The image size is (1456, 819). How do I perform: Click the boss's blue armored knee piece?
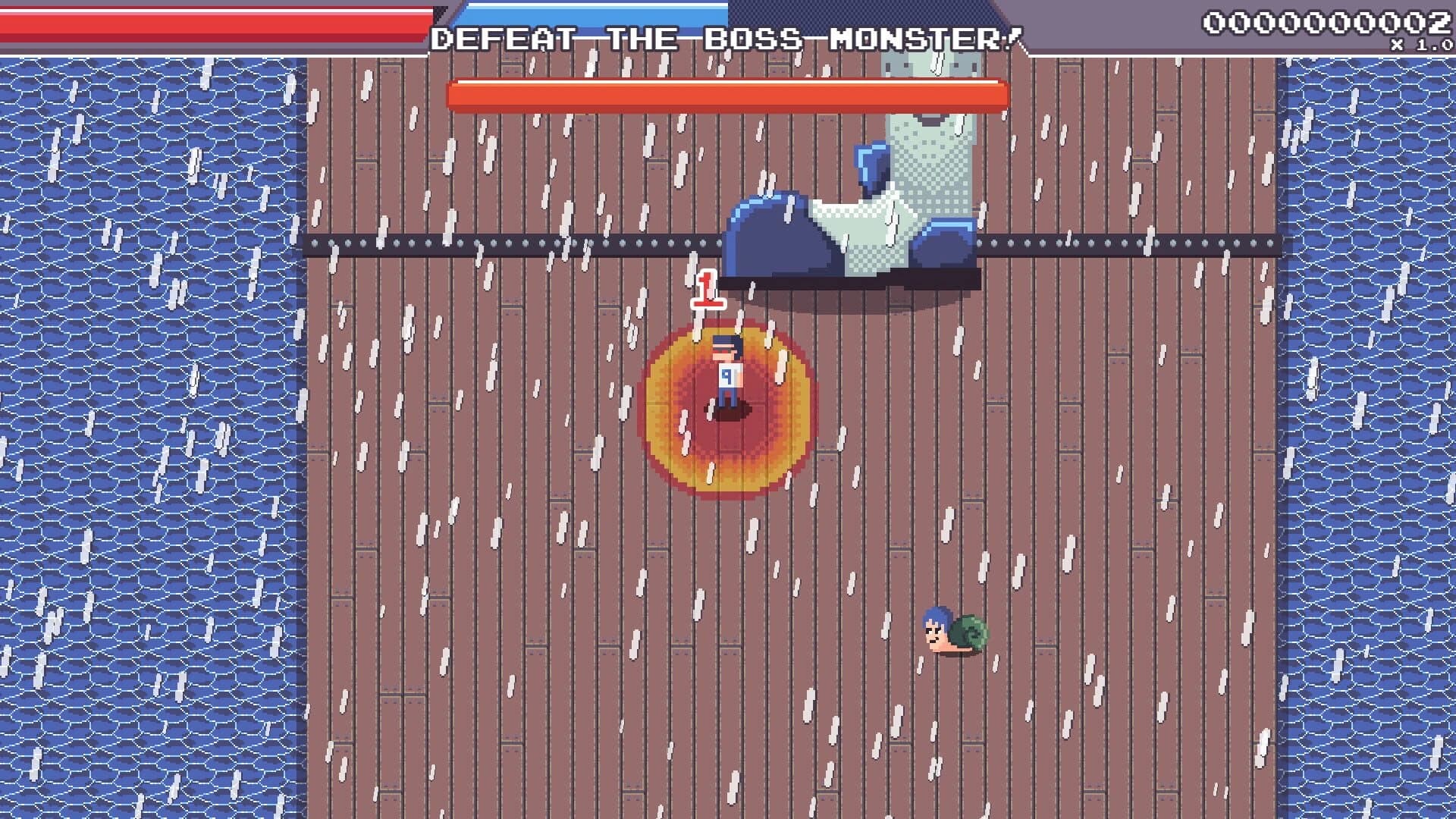868,163
